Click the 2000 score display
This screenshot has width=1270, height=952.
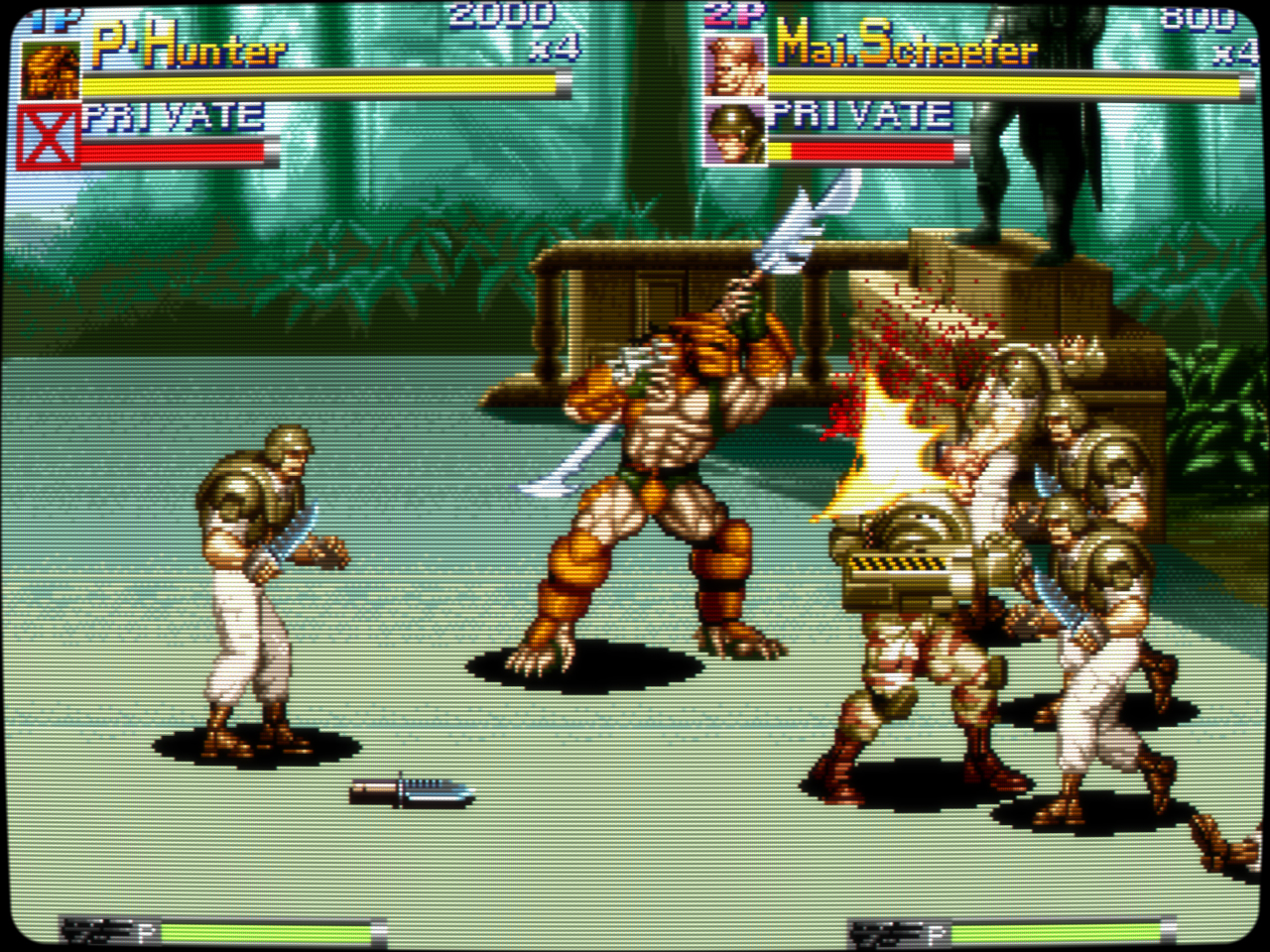tap(501, 15)
